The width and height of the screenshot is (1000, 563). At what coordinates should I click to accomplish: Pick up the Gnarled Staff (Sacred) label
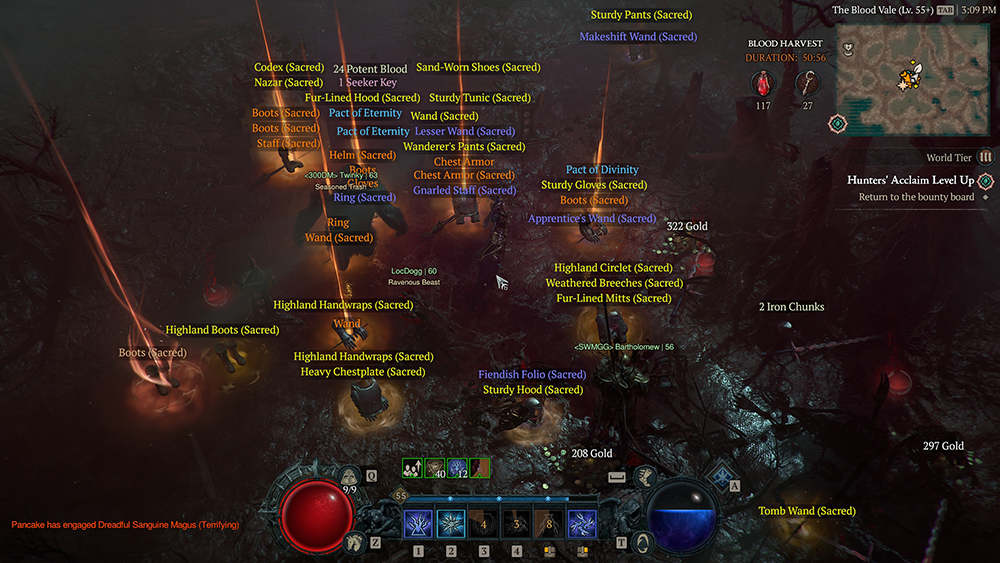[x=464, y=190]
